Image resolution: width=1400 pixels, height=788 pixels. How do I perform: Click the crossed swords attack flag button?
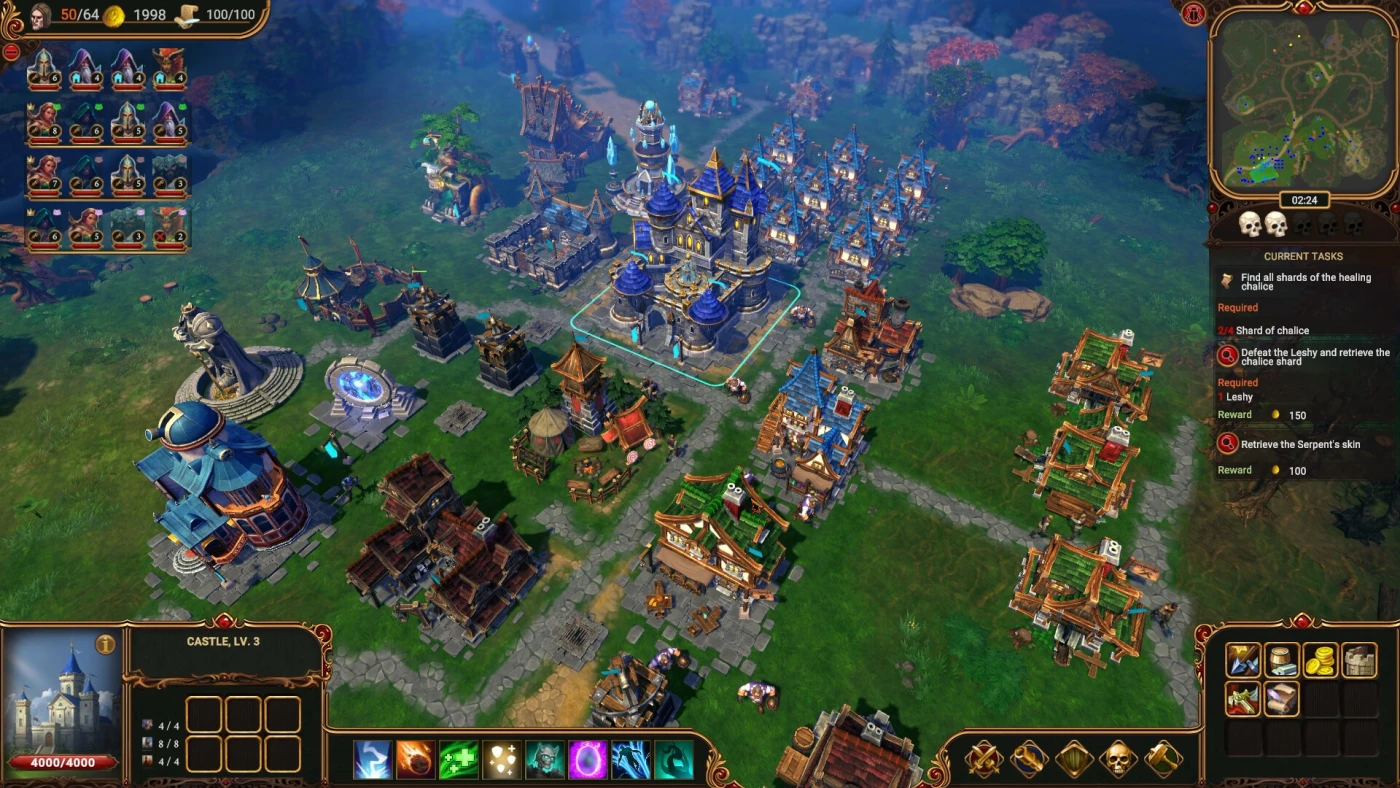click(984, 760)
